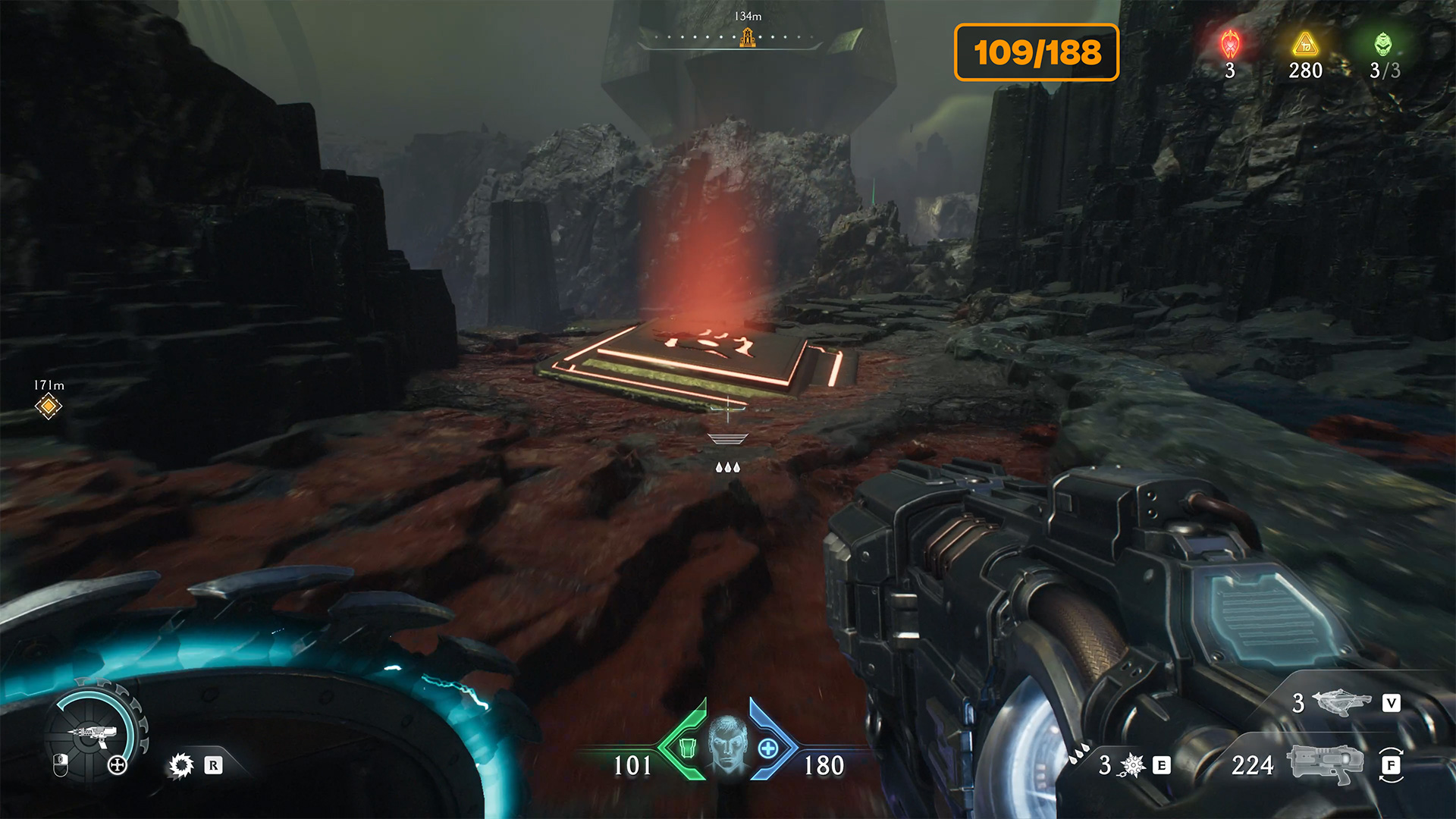The height and width of the screenshot is (819, 1456).
Task: Select the green armor icon
Action: point(687,748)
